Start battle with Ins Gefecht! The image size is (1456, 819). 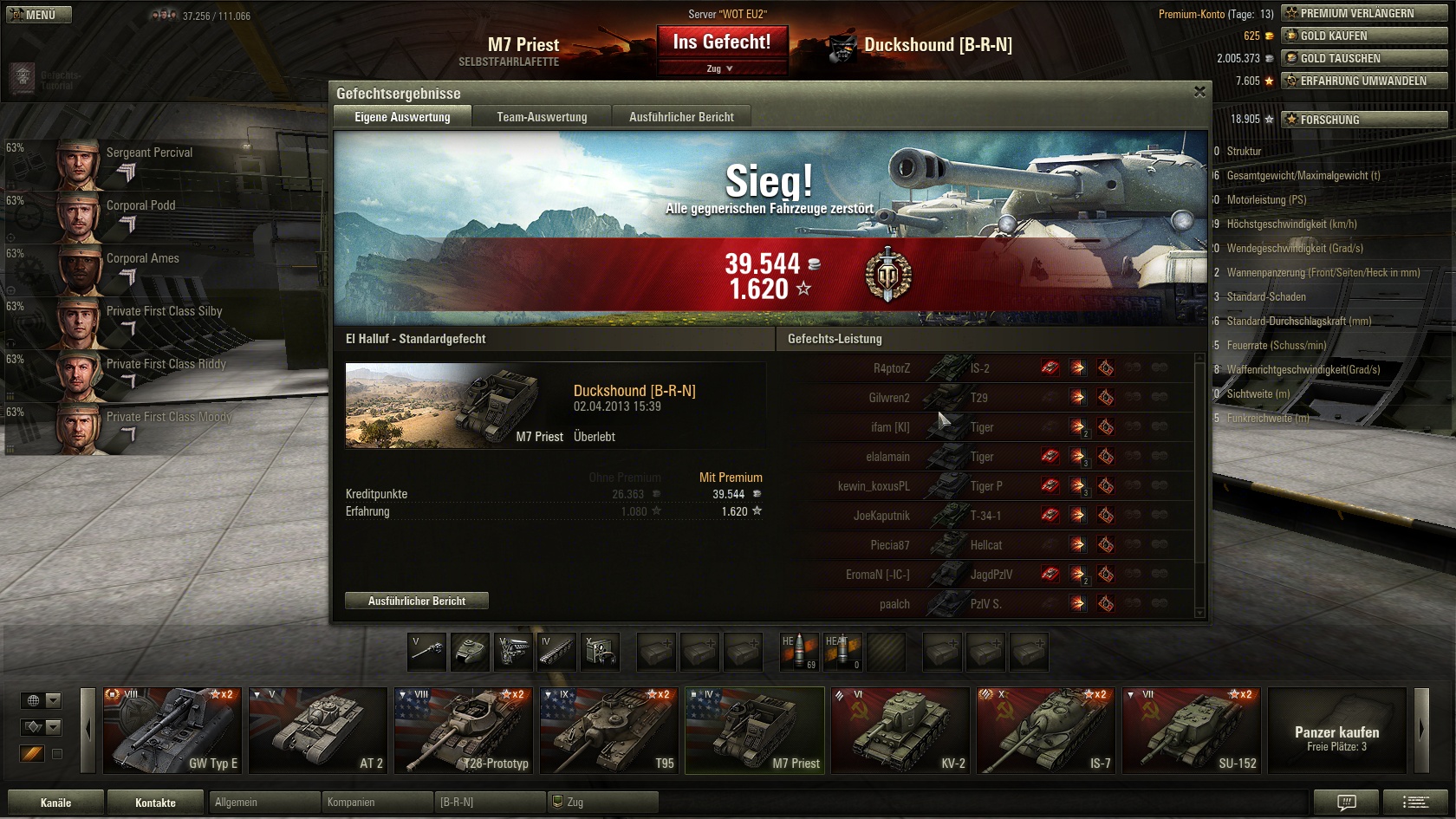click(721, 42)
